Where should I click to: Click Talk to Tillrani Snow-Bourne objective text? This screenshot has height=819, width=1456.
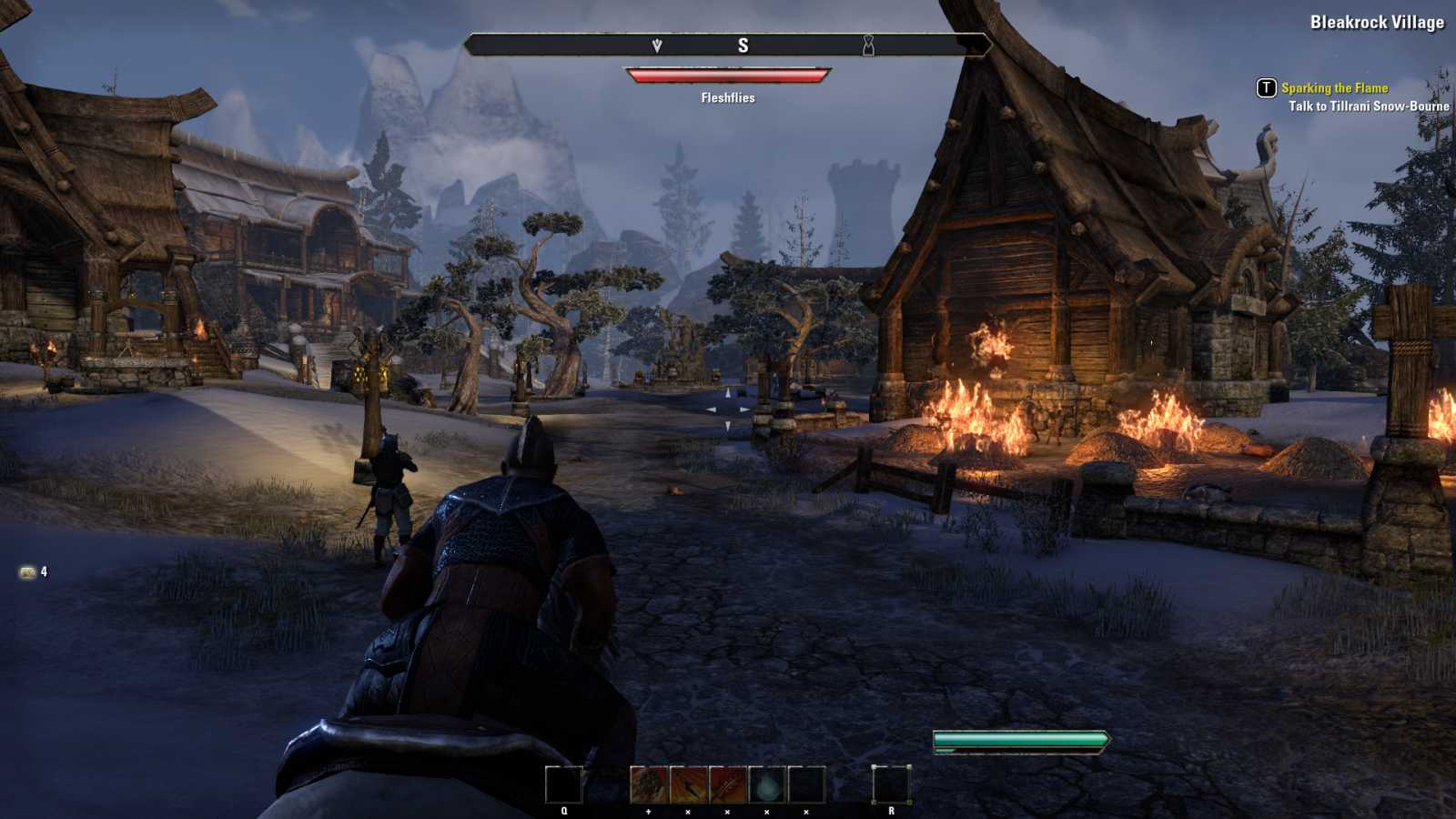pos(1368,106)
